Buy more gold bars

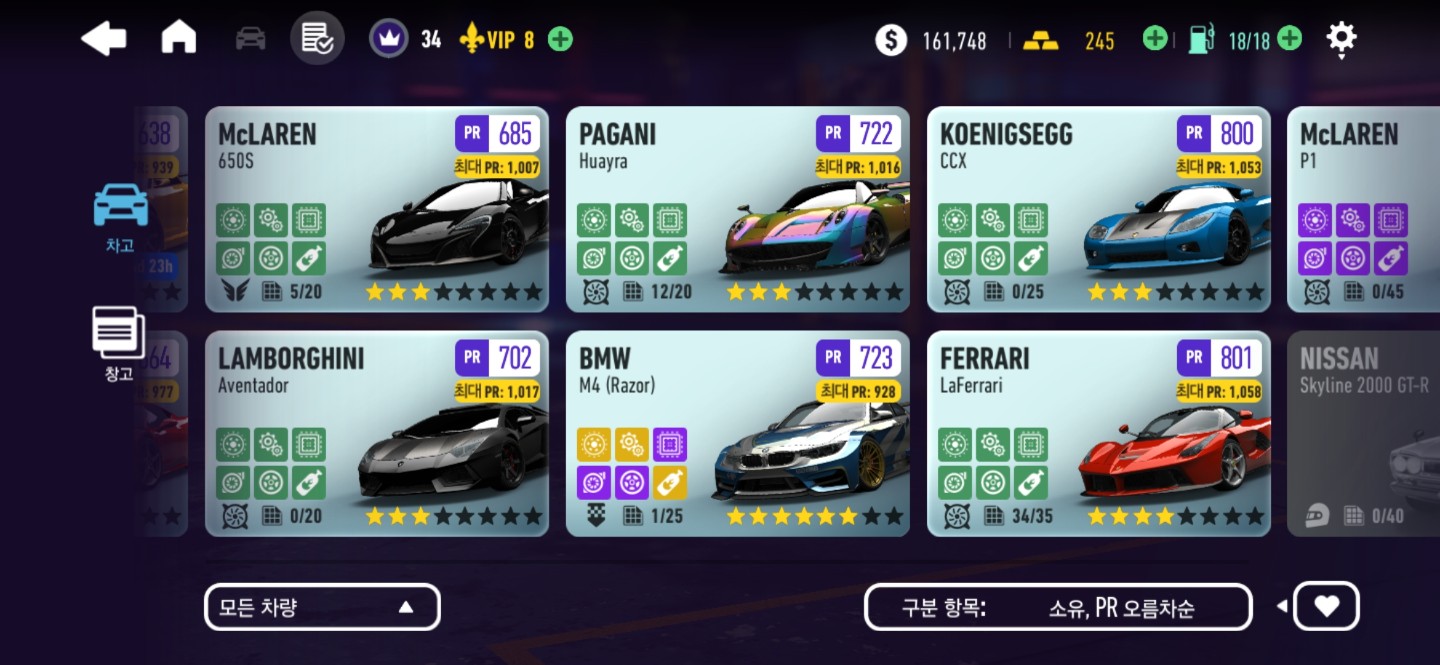pos(1155,39)
